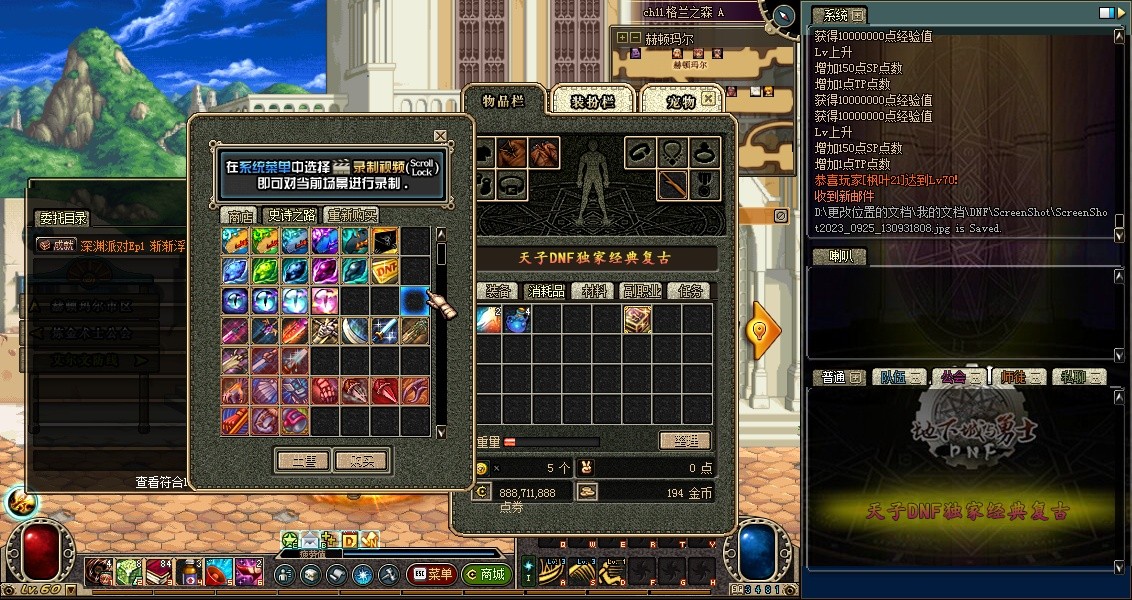Select the blue potion inventory item
The image size is (1132, 600).
[517, 320]
